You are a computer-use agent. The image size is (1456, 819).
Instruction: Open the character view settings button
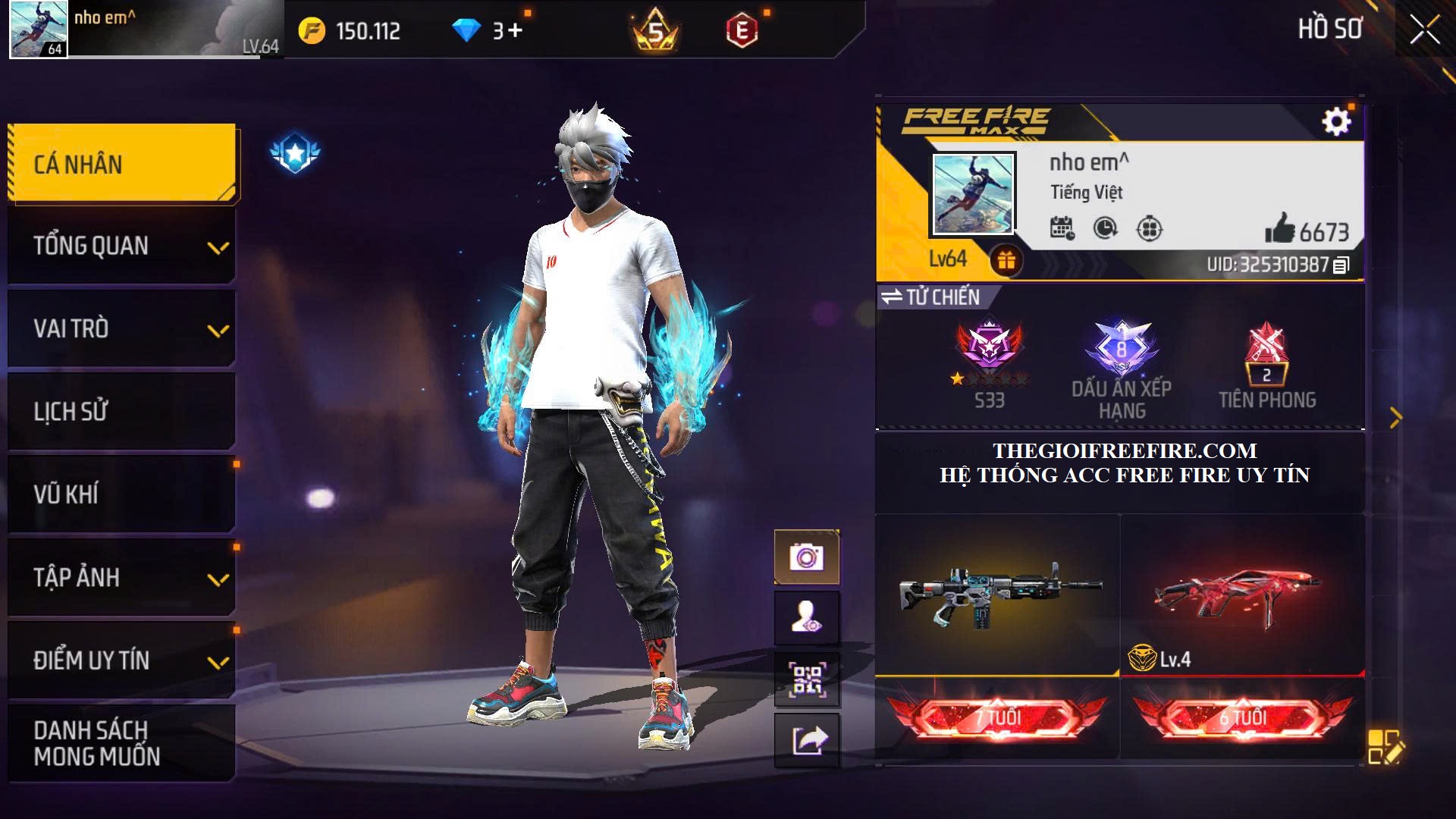pyautogui.click(x=806, y=618)
